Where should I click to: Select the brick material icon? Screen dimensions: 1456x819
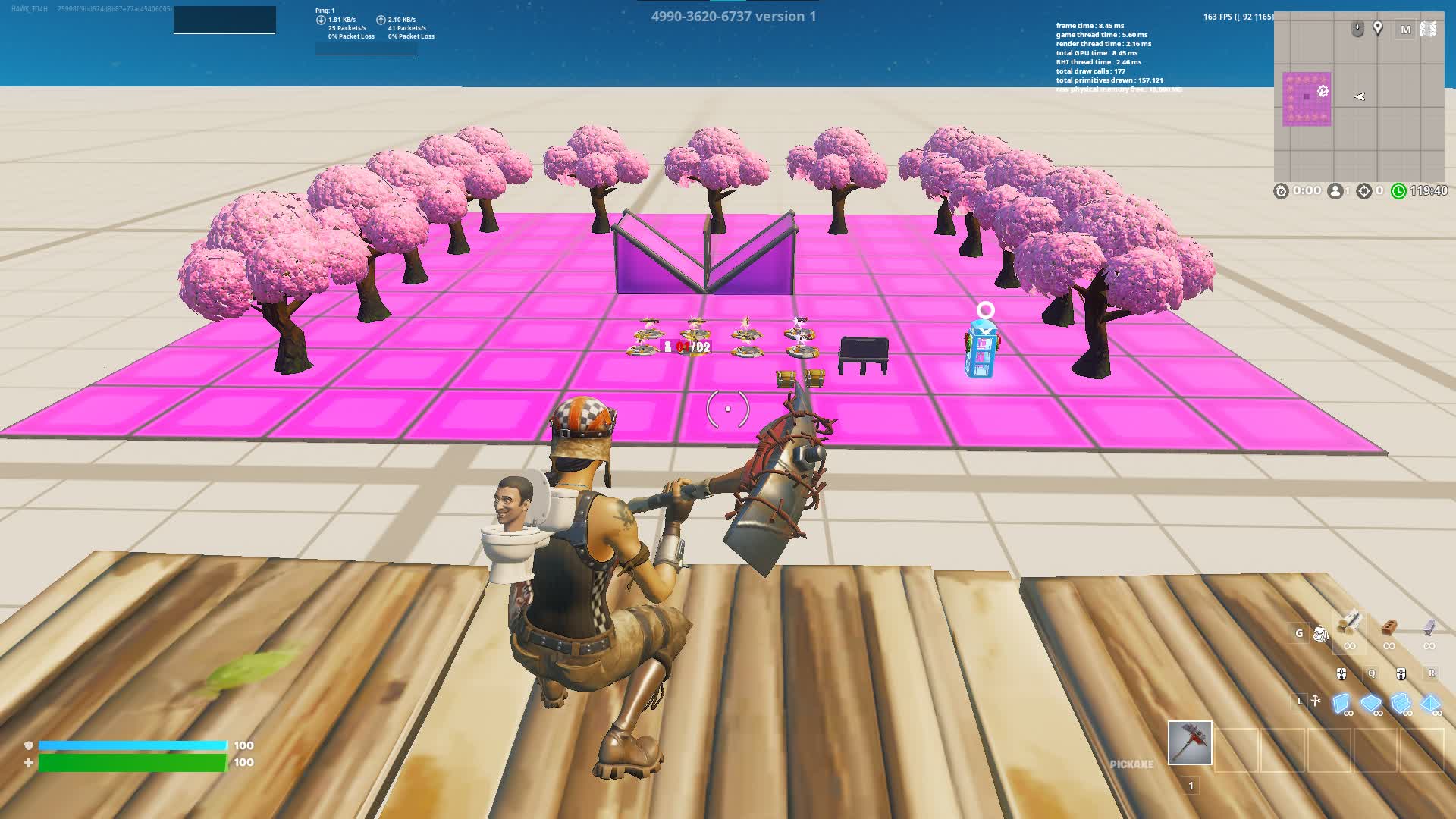(1390, 628)
